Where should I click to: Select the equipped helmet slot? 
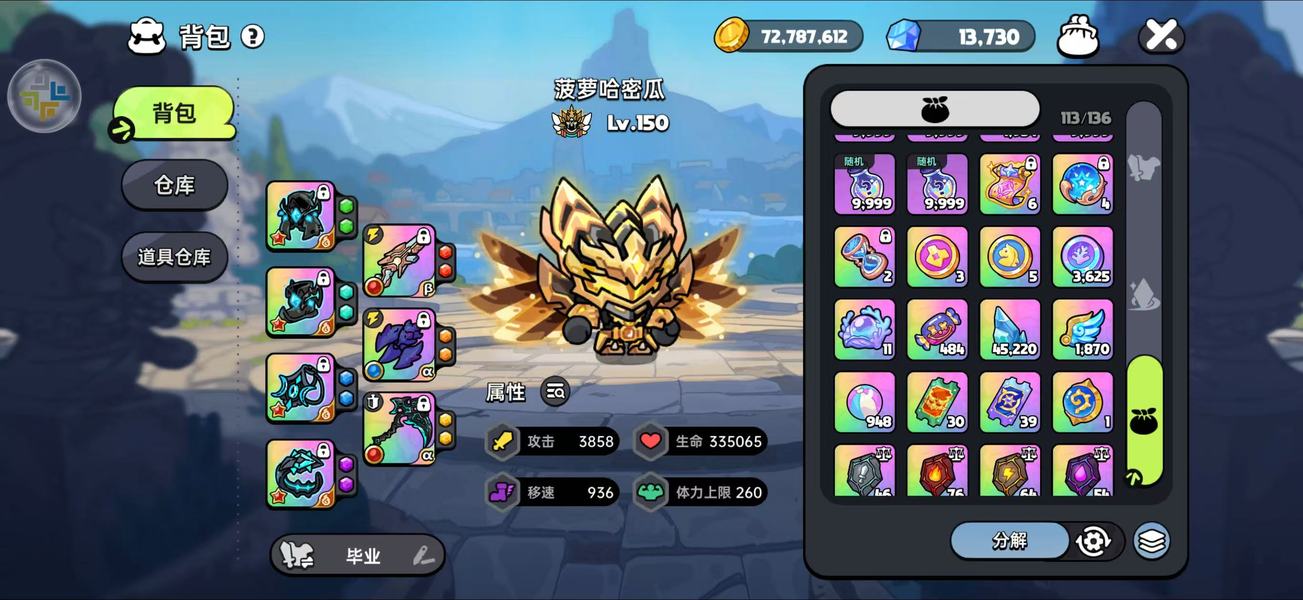(x=300, y=215)
